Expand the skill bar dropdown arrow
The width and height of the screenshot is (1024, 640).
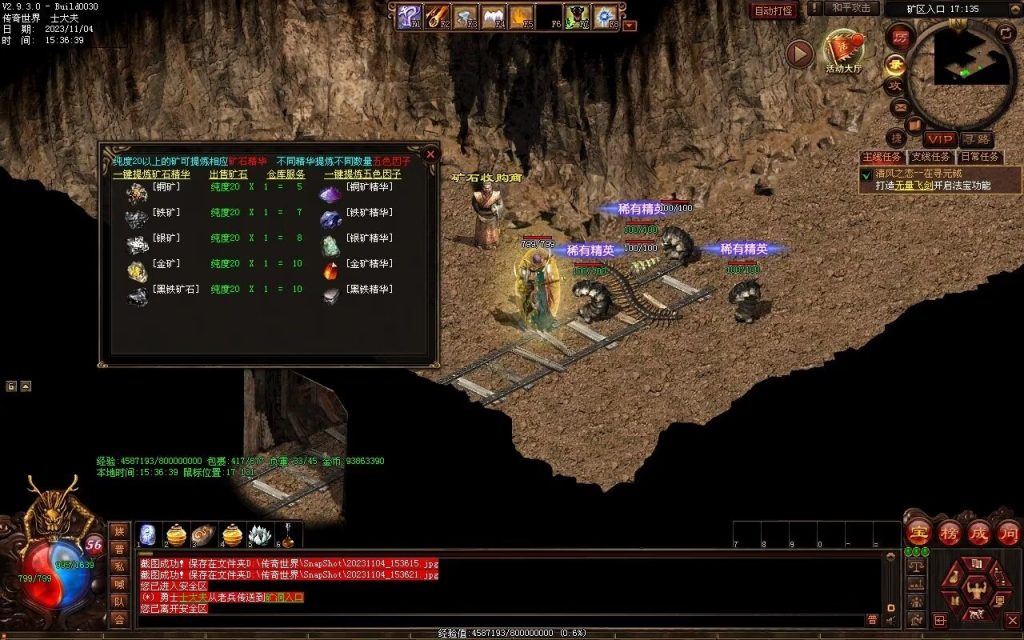[x=629, y=26]
